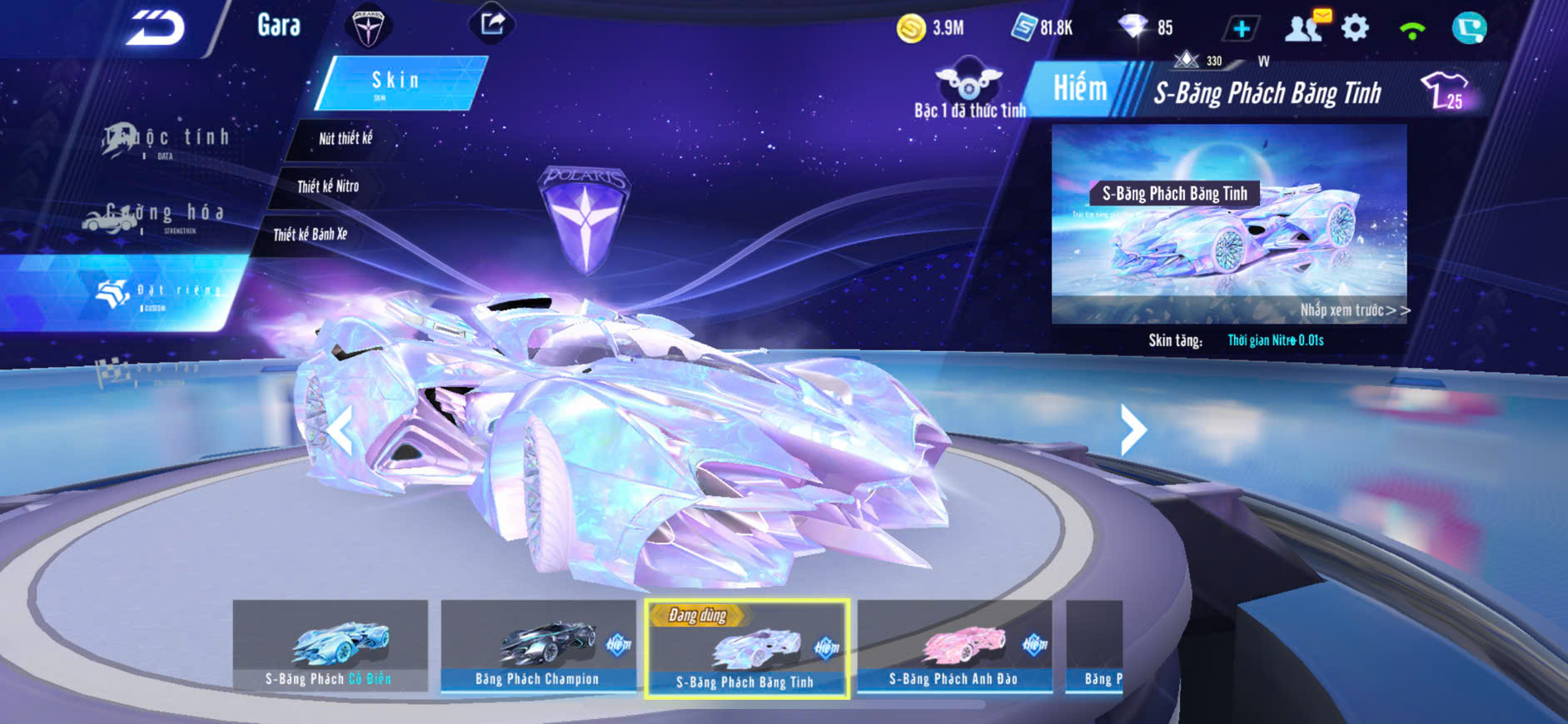Open the share icon next to Gara
Image resolution: width=1568 pixels, height=724 pixels.
492,24
